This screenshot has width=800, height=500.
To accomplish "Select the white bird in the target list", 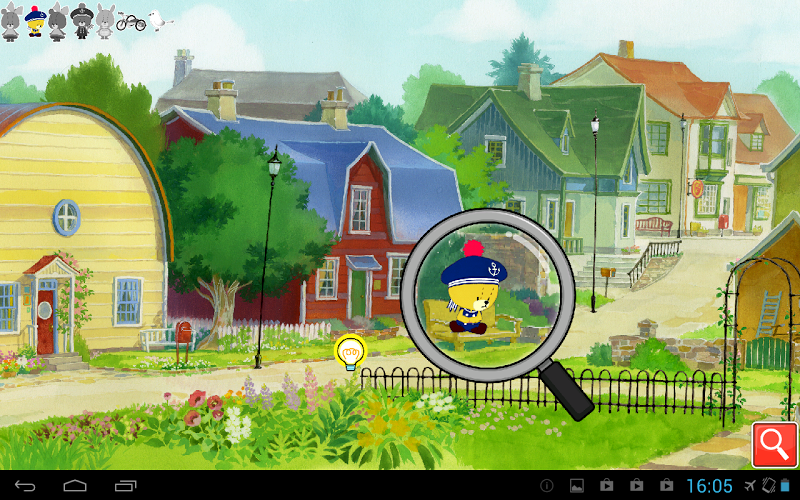I will point(159,19).
